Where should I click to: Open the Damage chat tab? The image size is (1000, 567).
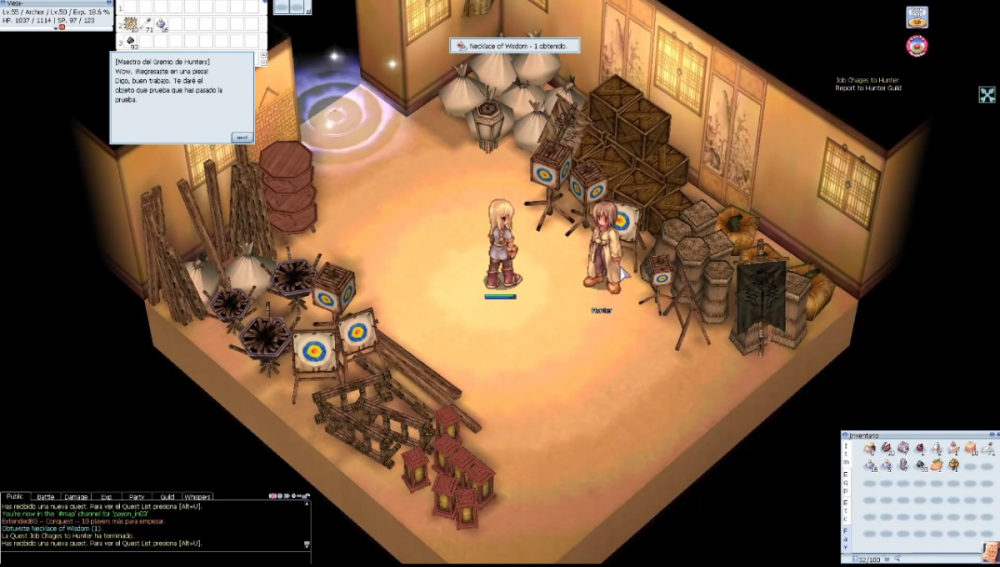point(76,496)
